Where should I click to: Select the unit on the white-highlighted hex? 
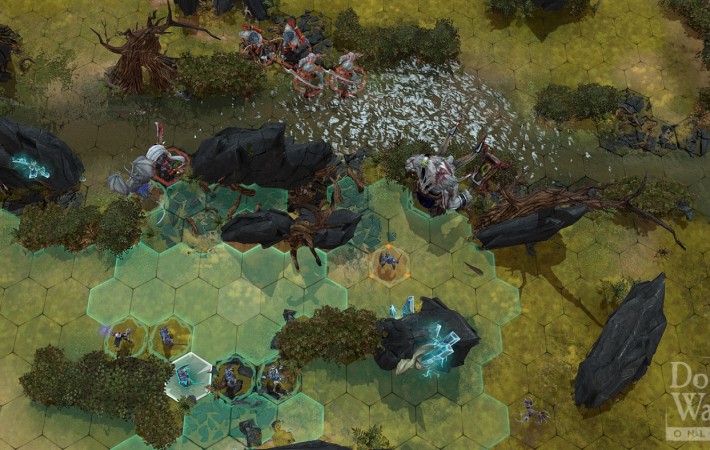[186, 377]
